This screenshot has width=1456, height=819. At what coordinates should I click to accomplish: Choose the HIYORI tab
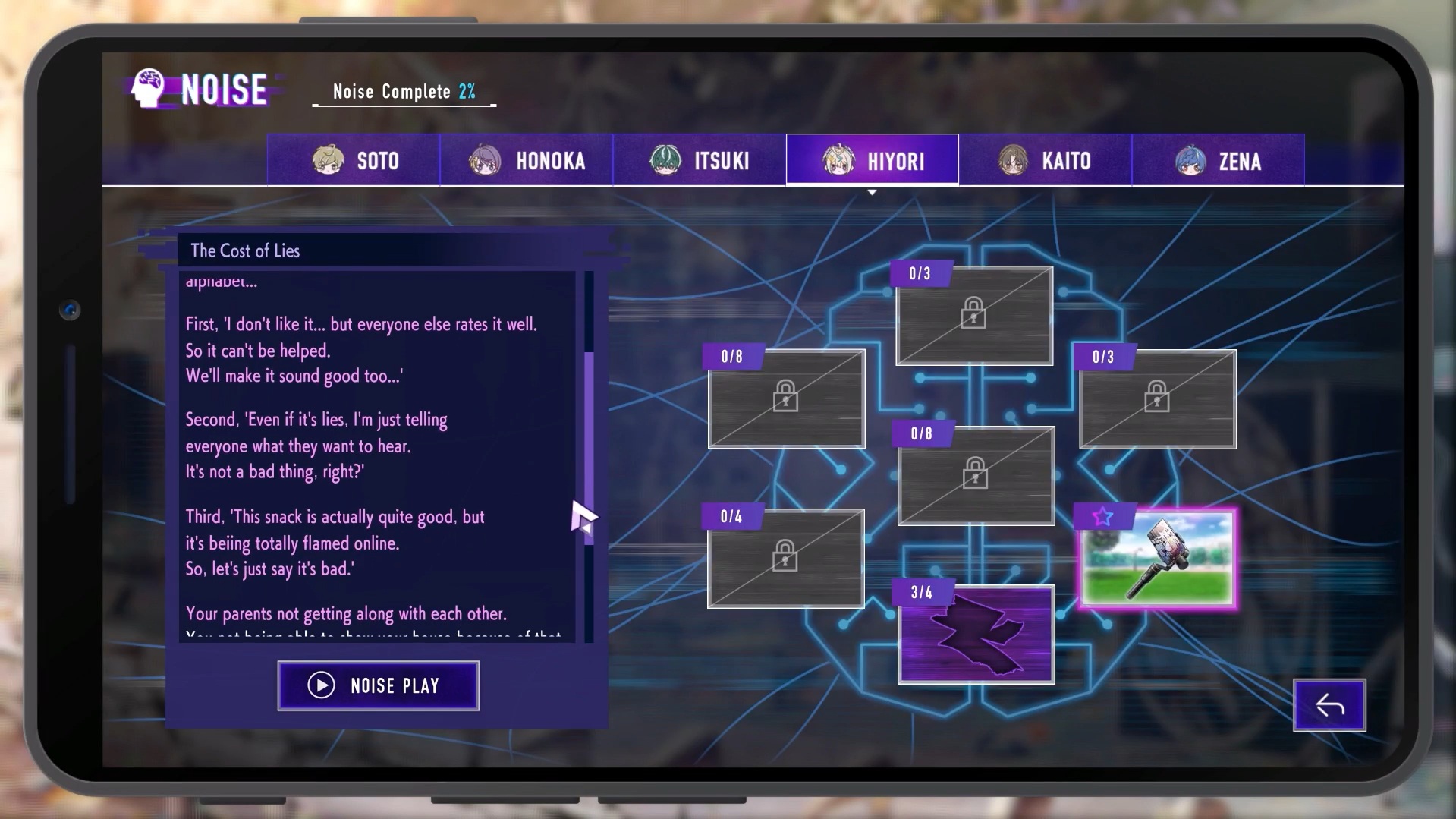(x=873, y=160)
